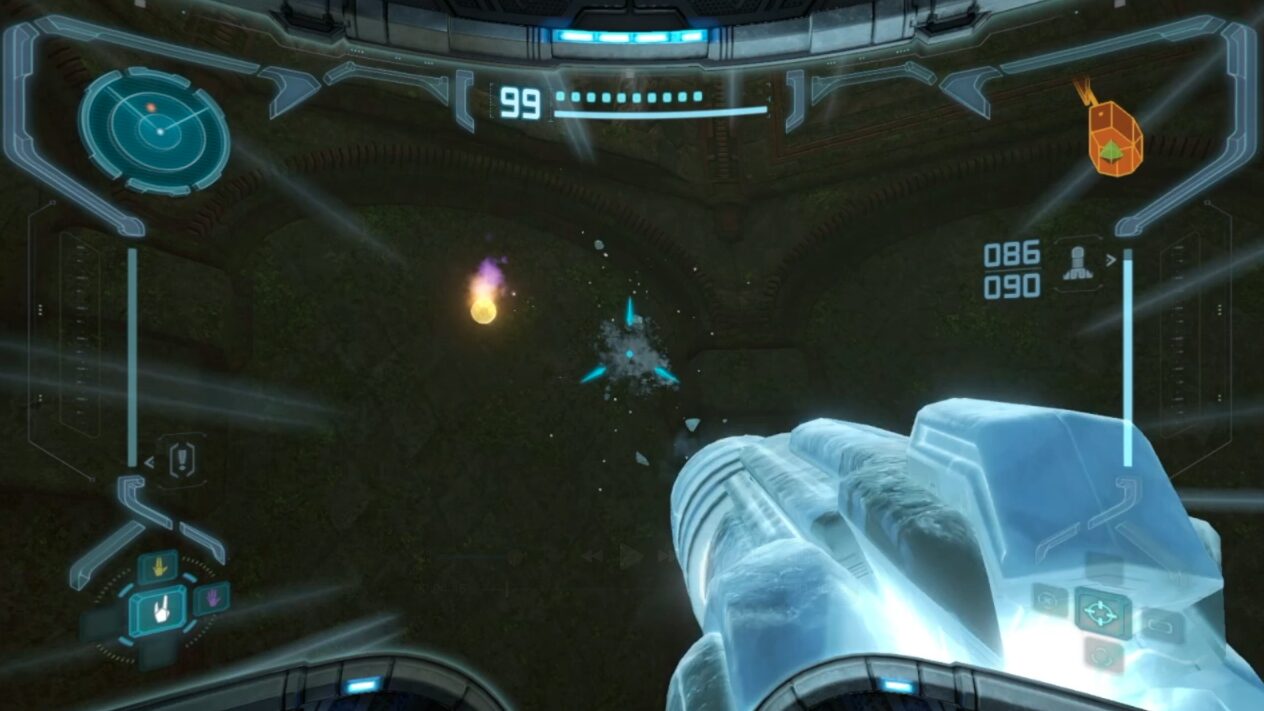Choose the Combat Visor crosshair icon

(x=1103, y=612)
